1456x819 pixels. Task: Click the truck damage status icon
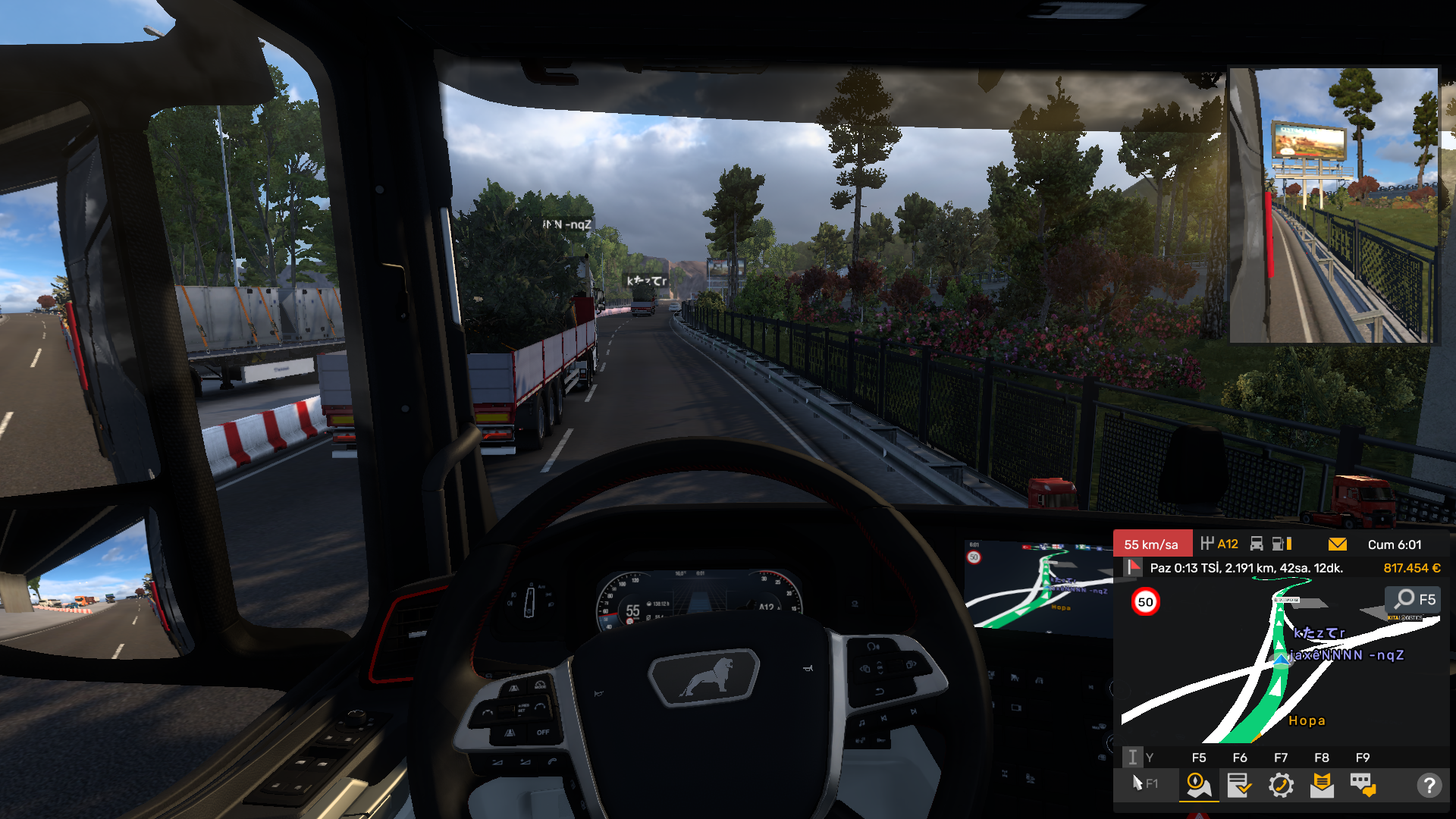tap(1257, 544)
